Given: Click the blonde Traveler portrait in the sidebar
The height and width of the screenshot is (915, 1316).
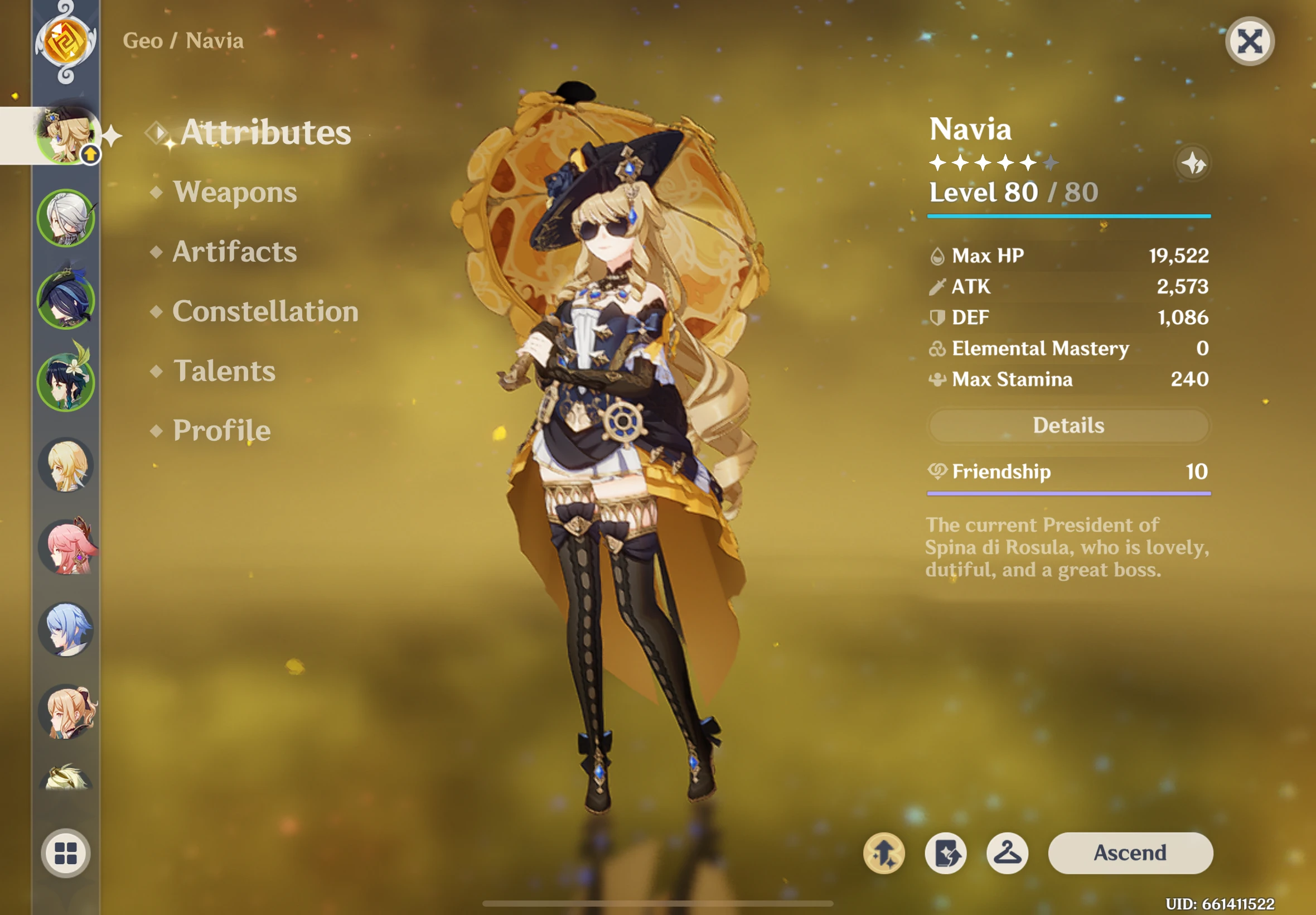Looking at the screenshot, I should pos(66,465).
